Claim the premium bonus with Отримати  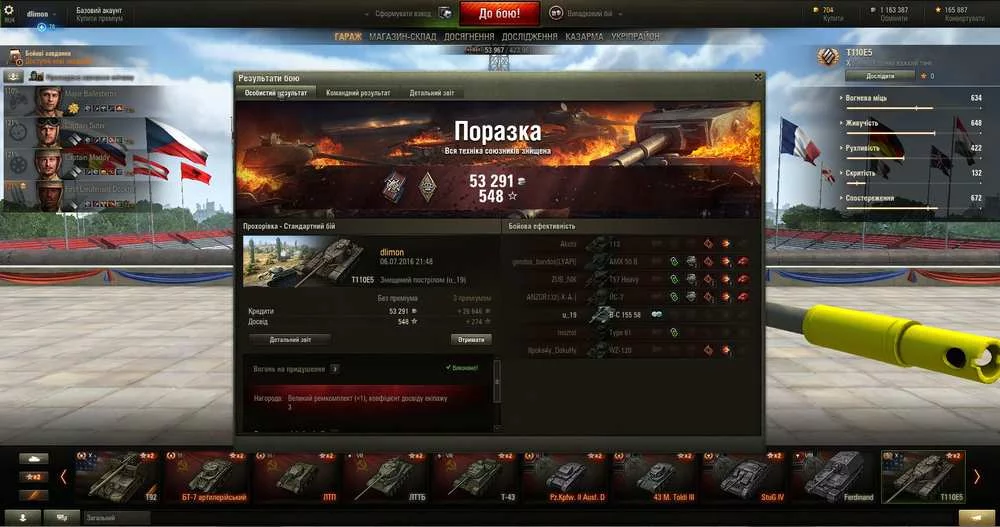[470, 339]
